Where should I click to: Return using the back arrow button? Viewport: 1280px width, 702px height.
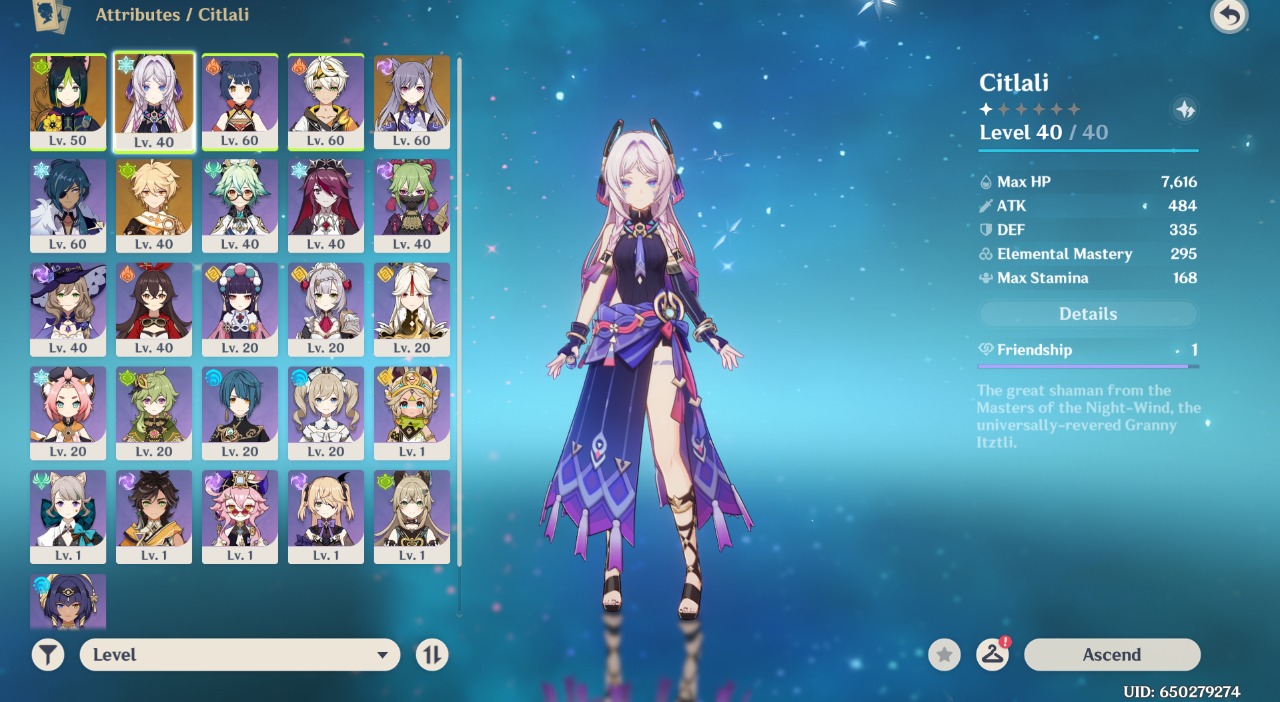pyautogui.click(x=1229, y=16)
